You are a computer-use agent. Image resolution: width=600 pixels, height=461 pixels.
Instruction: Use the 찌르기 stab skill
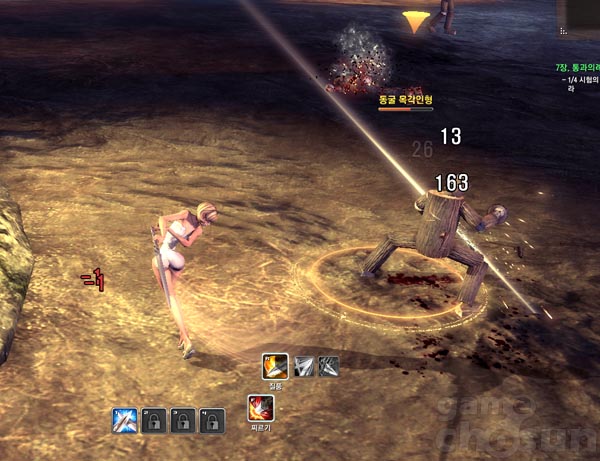pyautogui.click(x=260, y=408)
